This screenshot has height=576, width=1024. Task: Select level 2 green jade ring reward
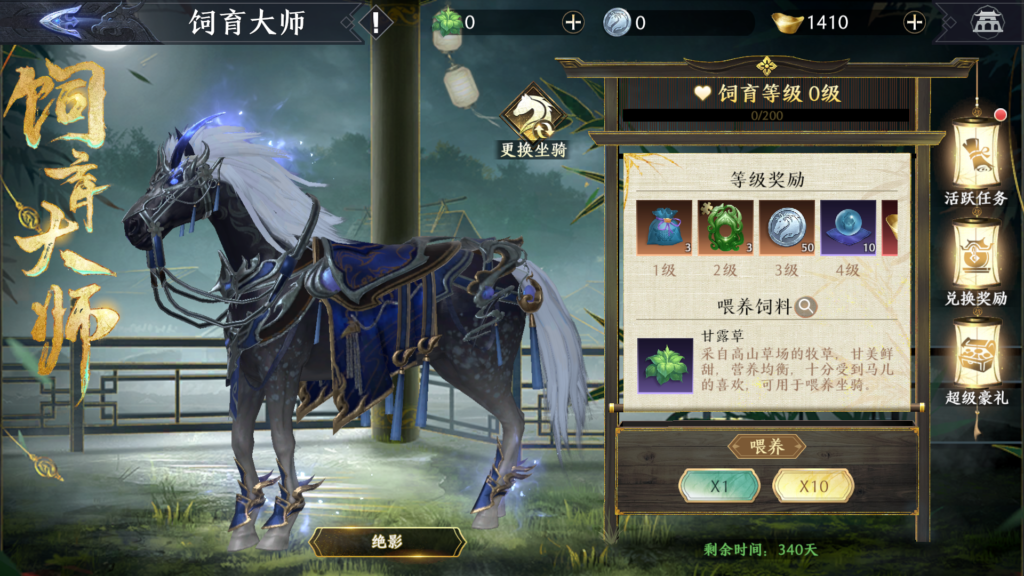tap(724, 228)
